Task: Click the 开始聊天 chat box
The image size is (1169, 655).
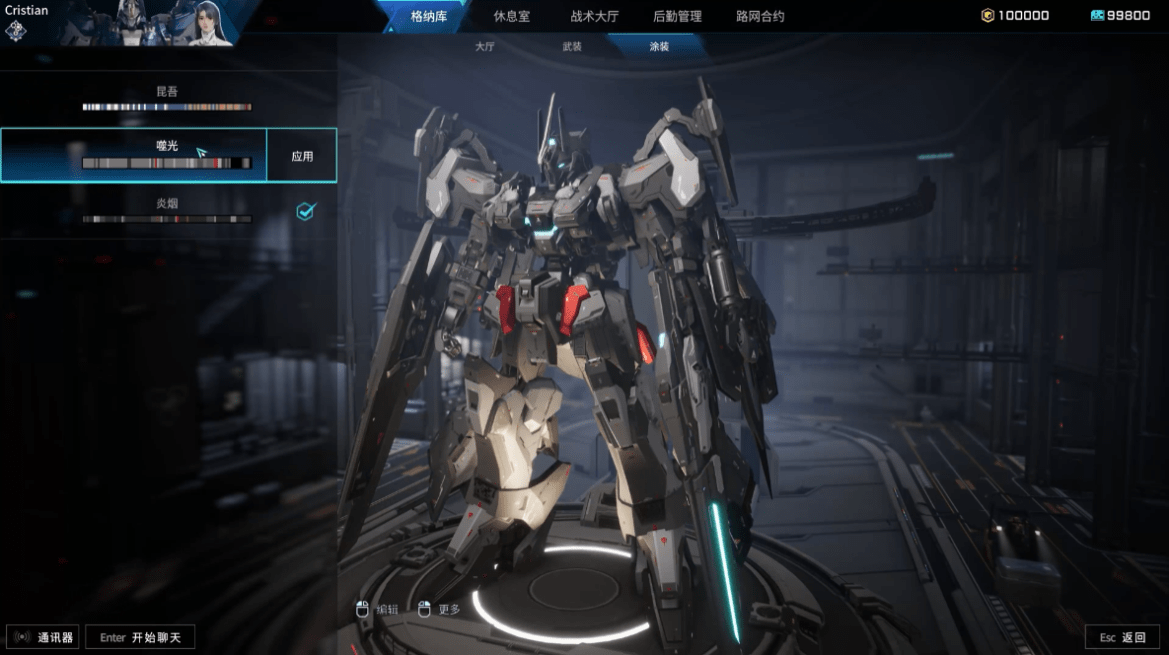Action: click(140, 637)
